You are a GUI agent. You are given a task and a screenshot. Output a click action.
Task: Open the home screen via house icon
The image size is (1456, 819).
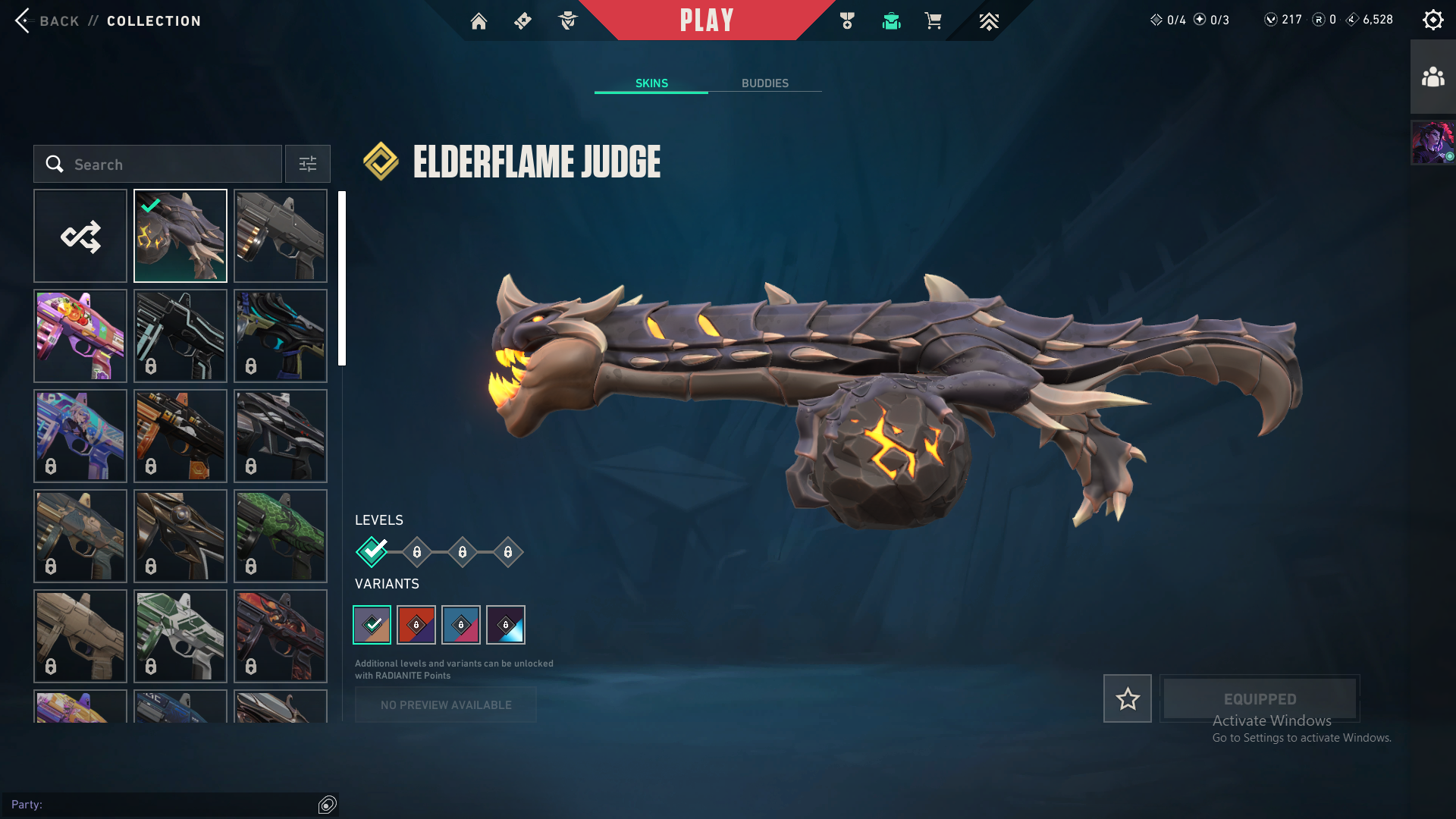pos(479,21)
